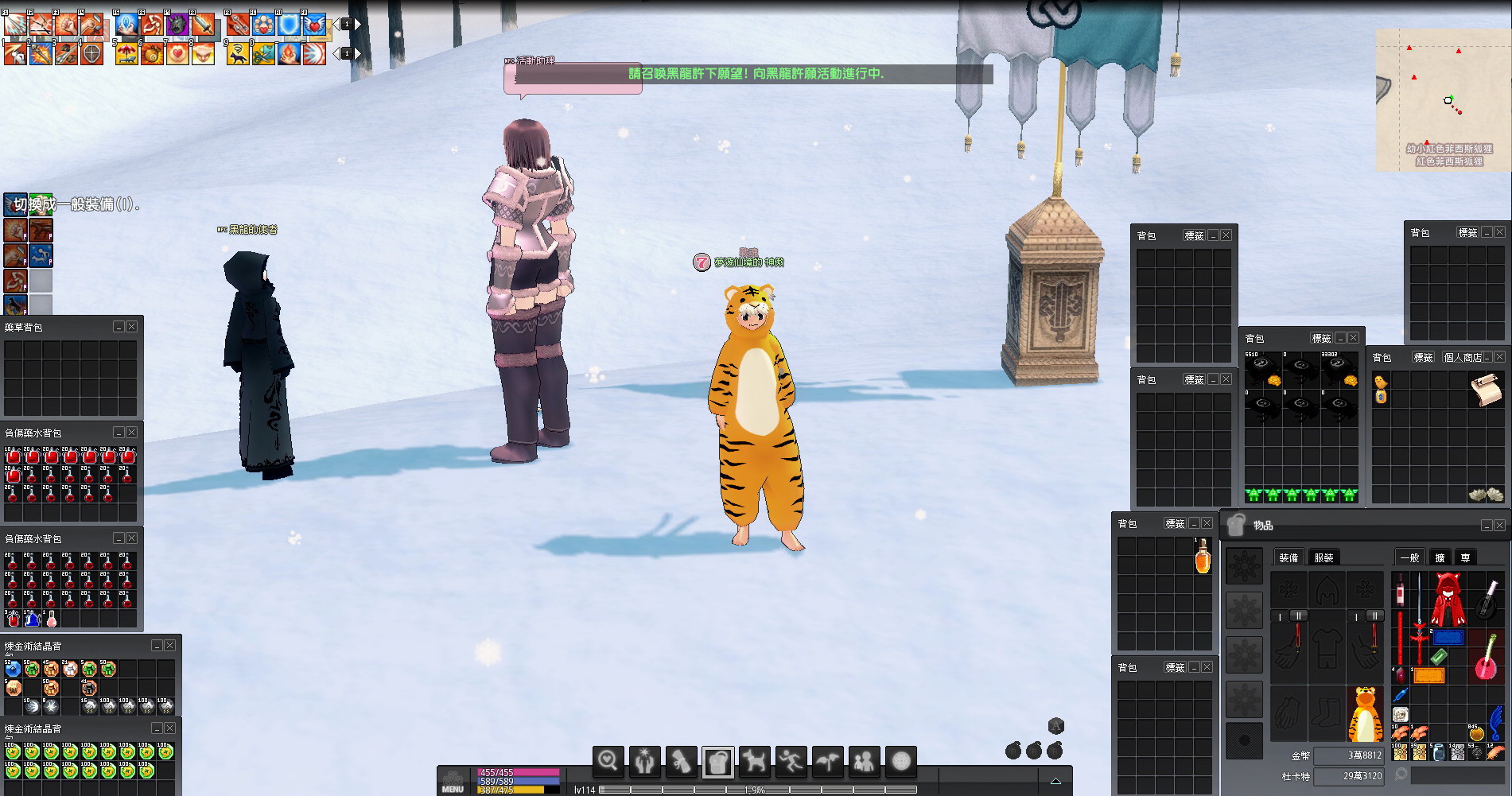Select the tiger costume equipment slot
This screenshot has height=796, width=1512.
click(1365, 714)
